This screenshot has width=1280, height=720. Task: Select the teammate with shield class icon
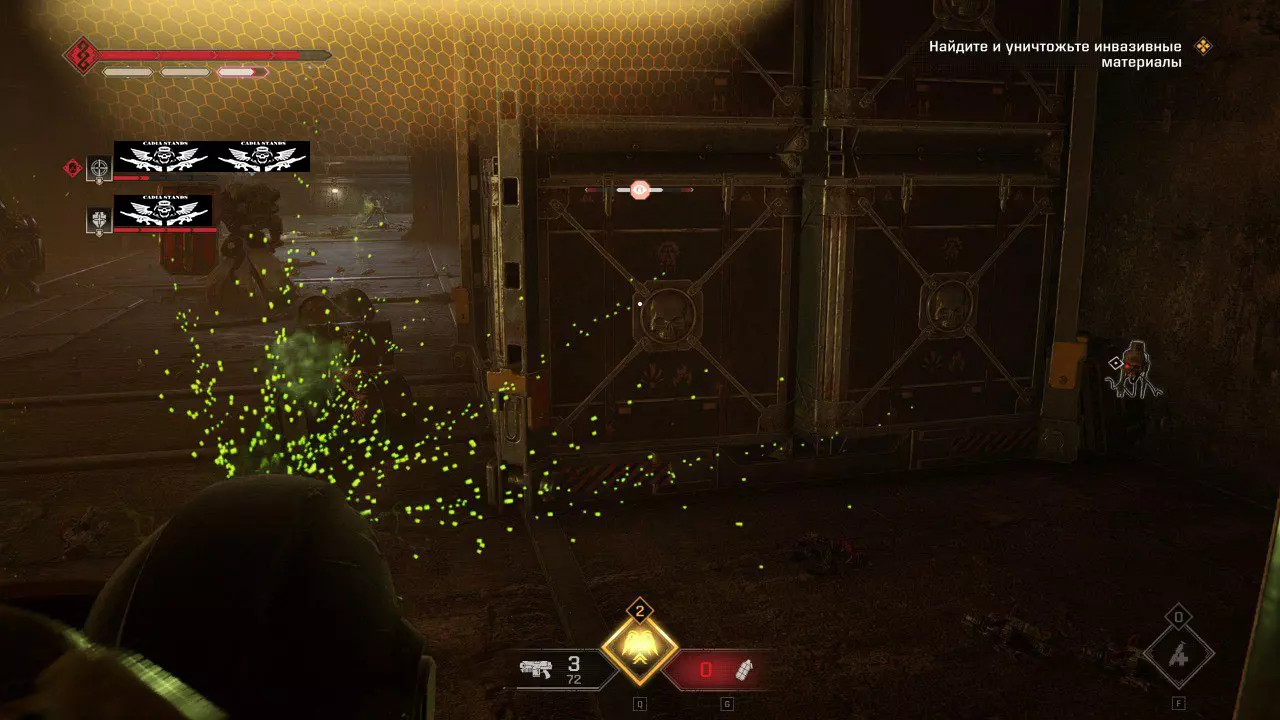(99, 220)
